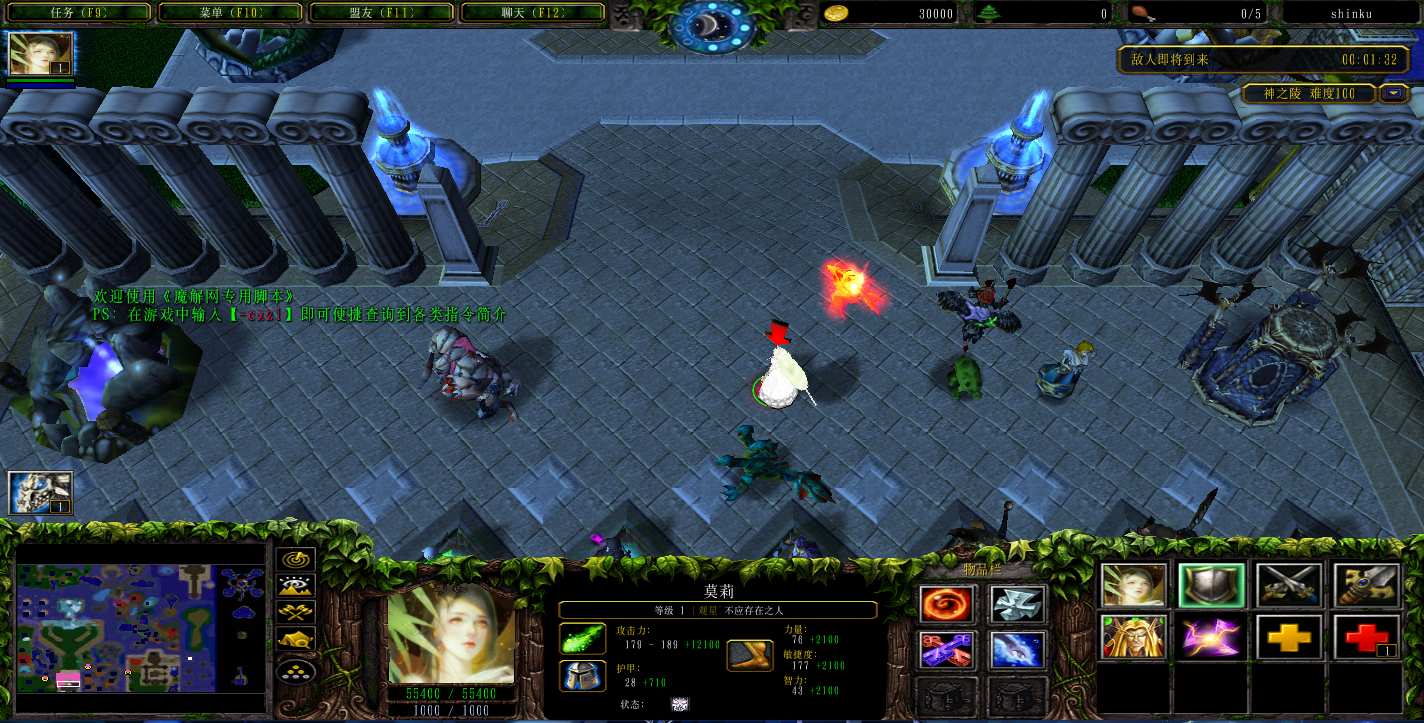Open the 聊天 (F12) chat log
This screenshot has width=1424, height=723.
point(533,12)
